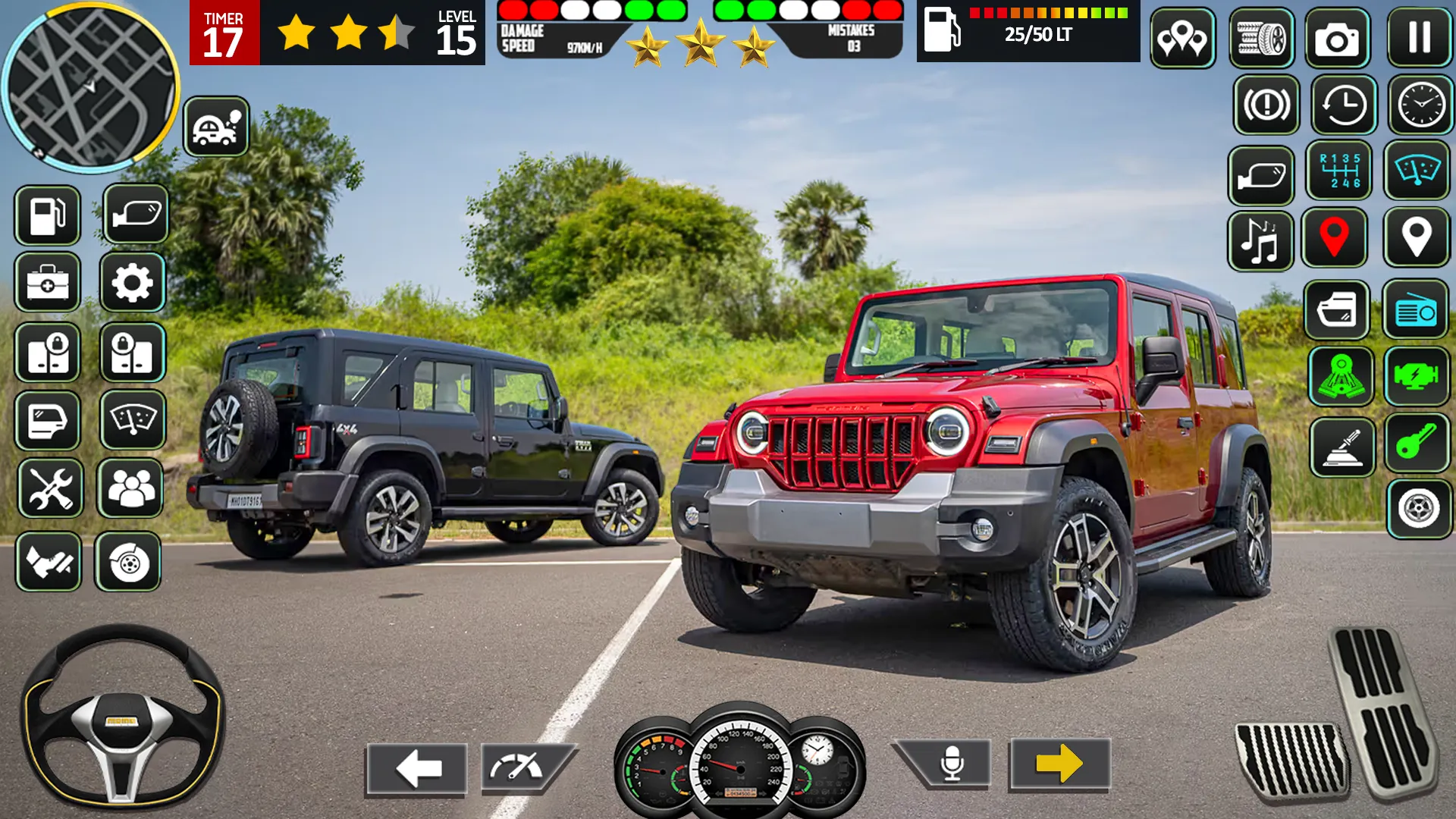Start the engine with green engine icon

click(1417, 378)
